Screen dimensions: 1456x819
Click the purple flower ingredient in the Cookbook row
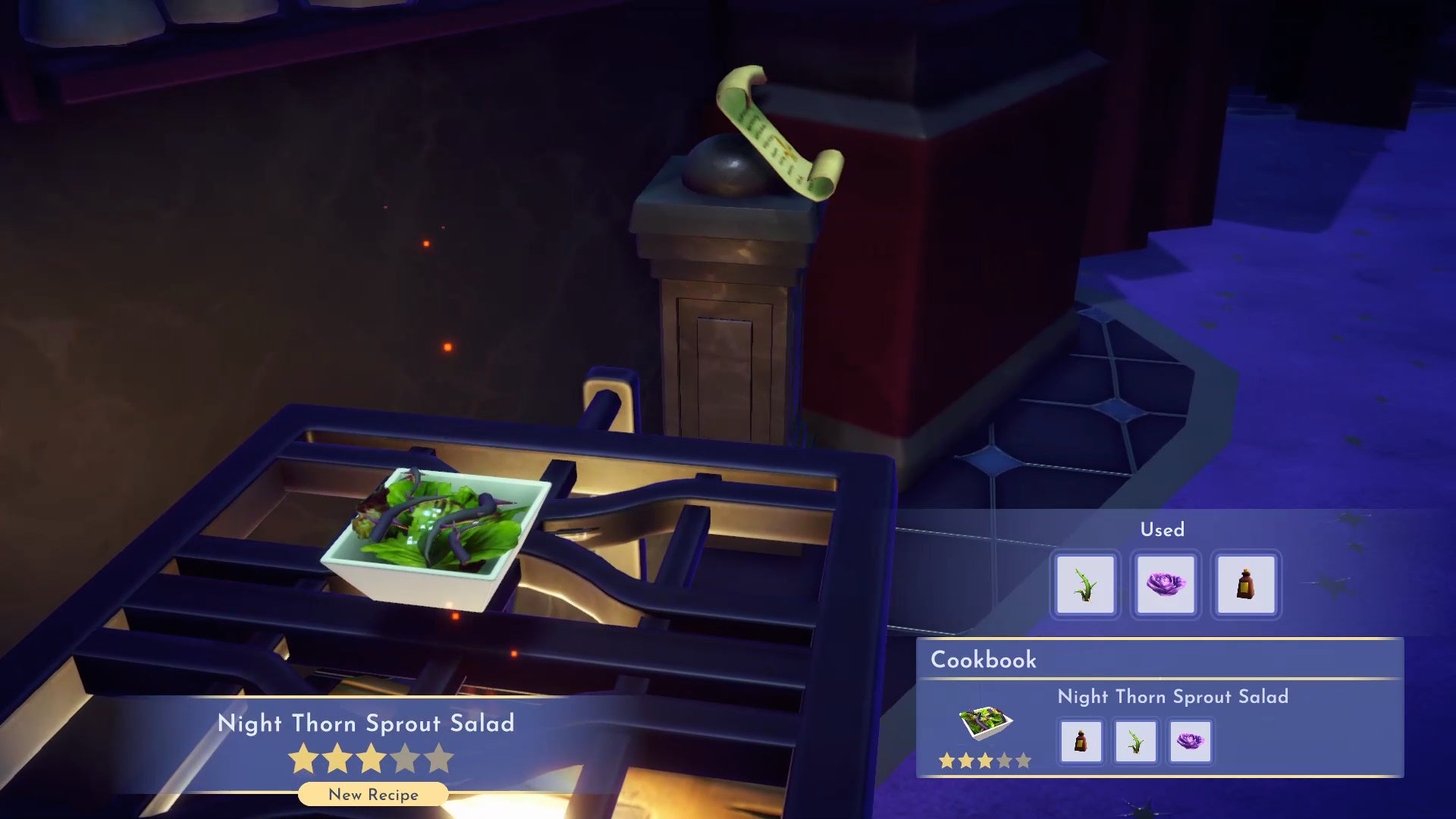coord(1191,742)
